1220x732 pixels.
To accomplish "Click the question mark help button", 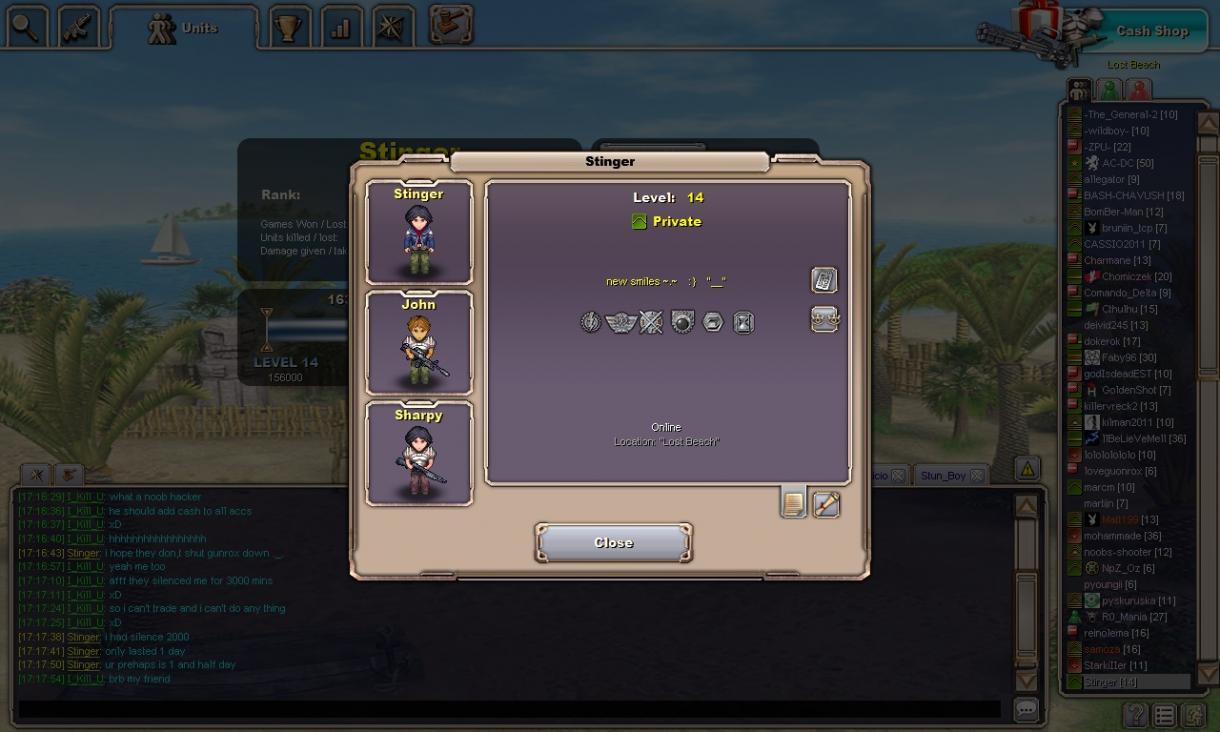I will point(1136,715).
